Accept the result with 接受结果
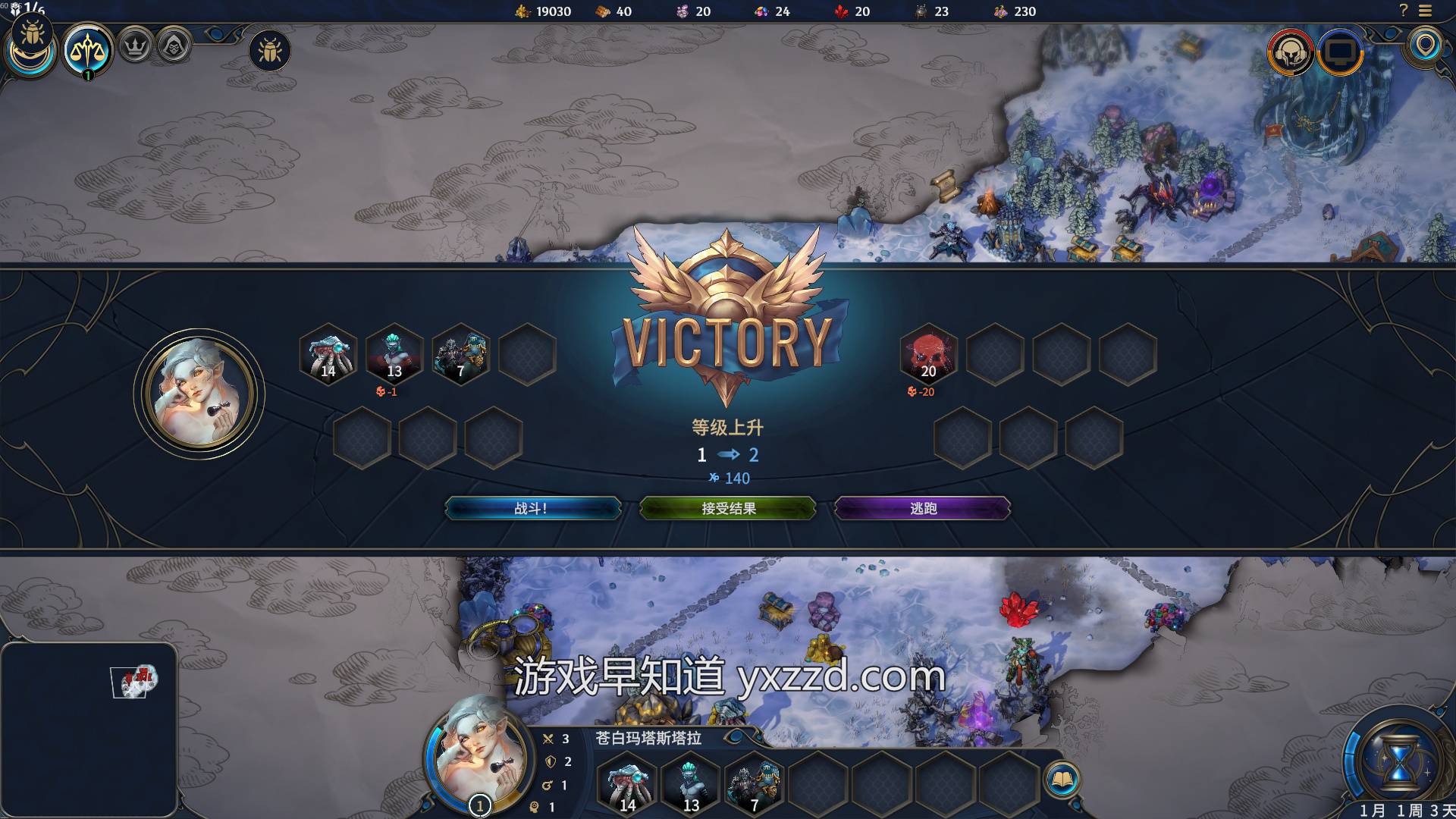 728,508
